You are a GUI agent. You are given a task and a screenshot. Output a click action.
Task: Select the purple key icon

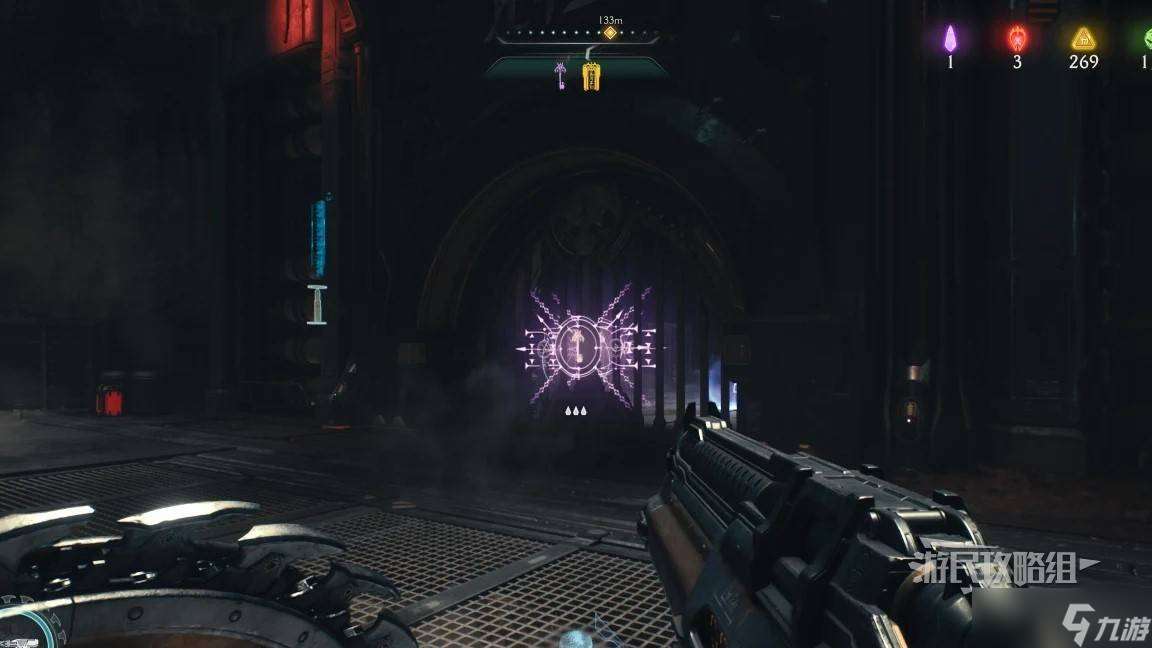coord(563,75)
